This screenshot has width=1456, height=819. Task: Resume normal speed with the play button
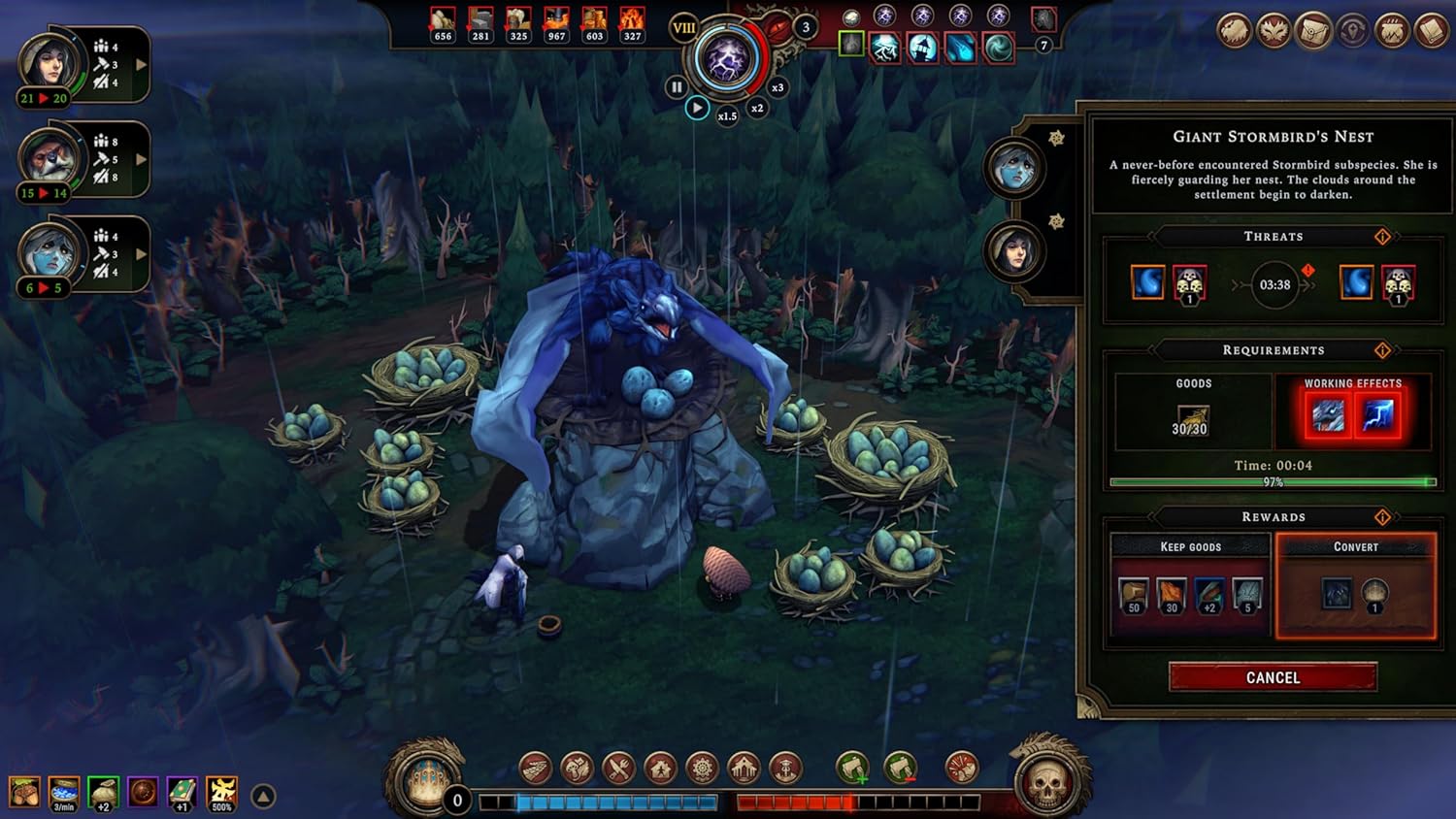(x=697, y=108)
